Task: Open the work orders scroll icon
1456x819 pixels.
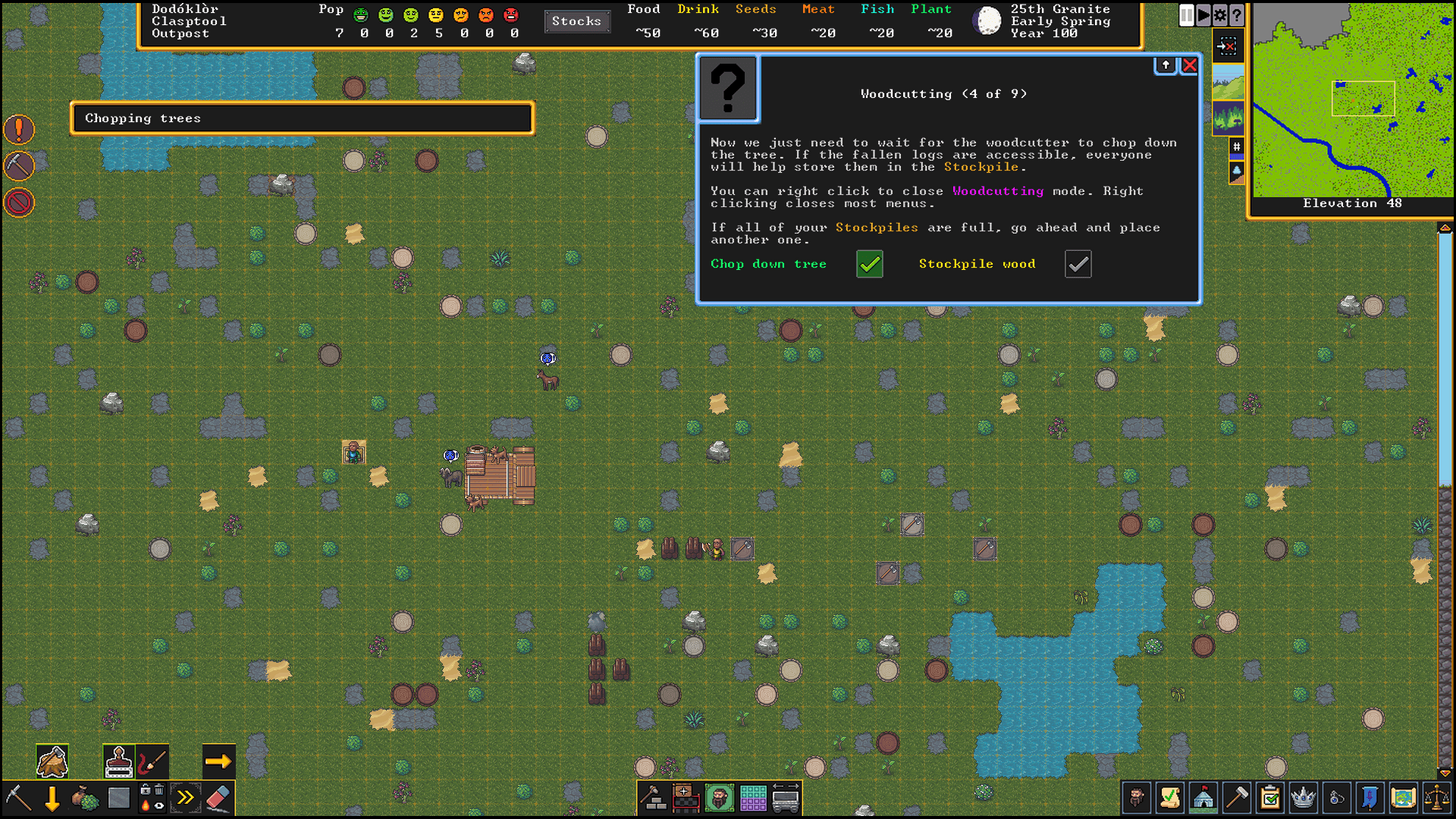Action: click(x=1170, y=798)
